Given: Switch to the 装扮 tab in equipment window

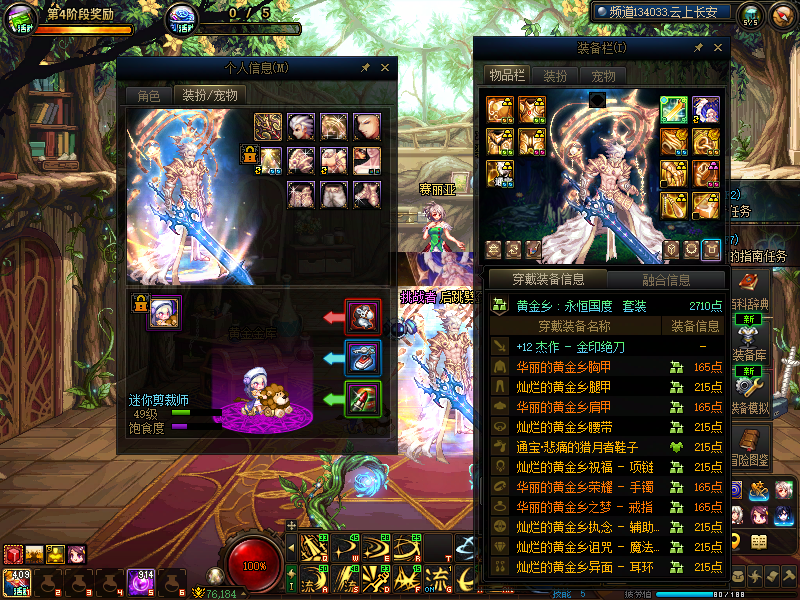Looking at the screenshot, I should (x=555, y=76).
